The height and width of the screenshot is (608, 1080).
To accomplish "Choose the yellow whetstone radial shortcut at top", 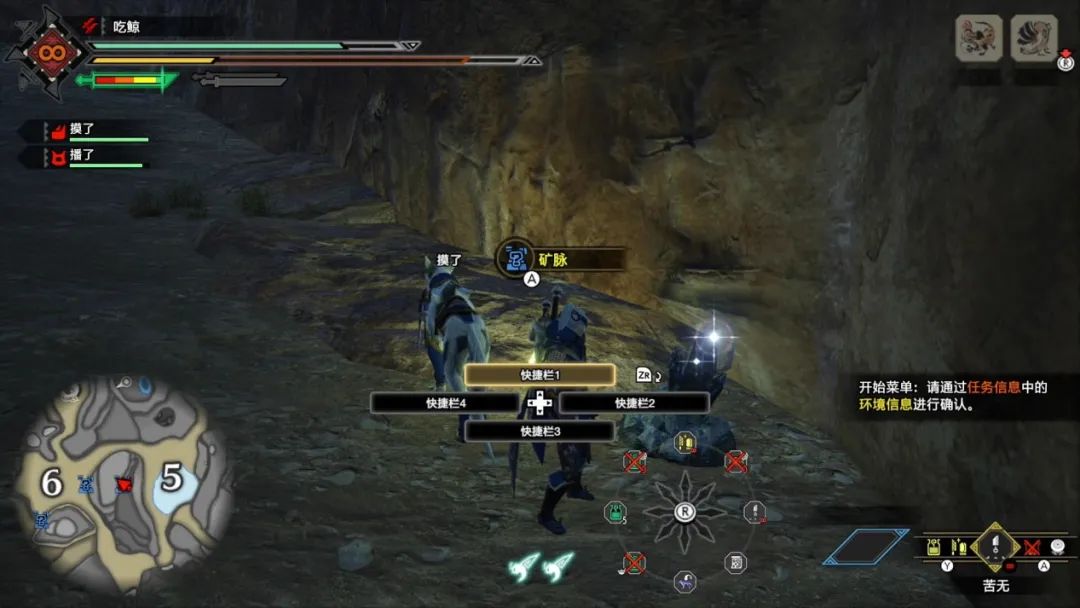I will (685, 442).
